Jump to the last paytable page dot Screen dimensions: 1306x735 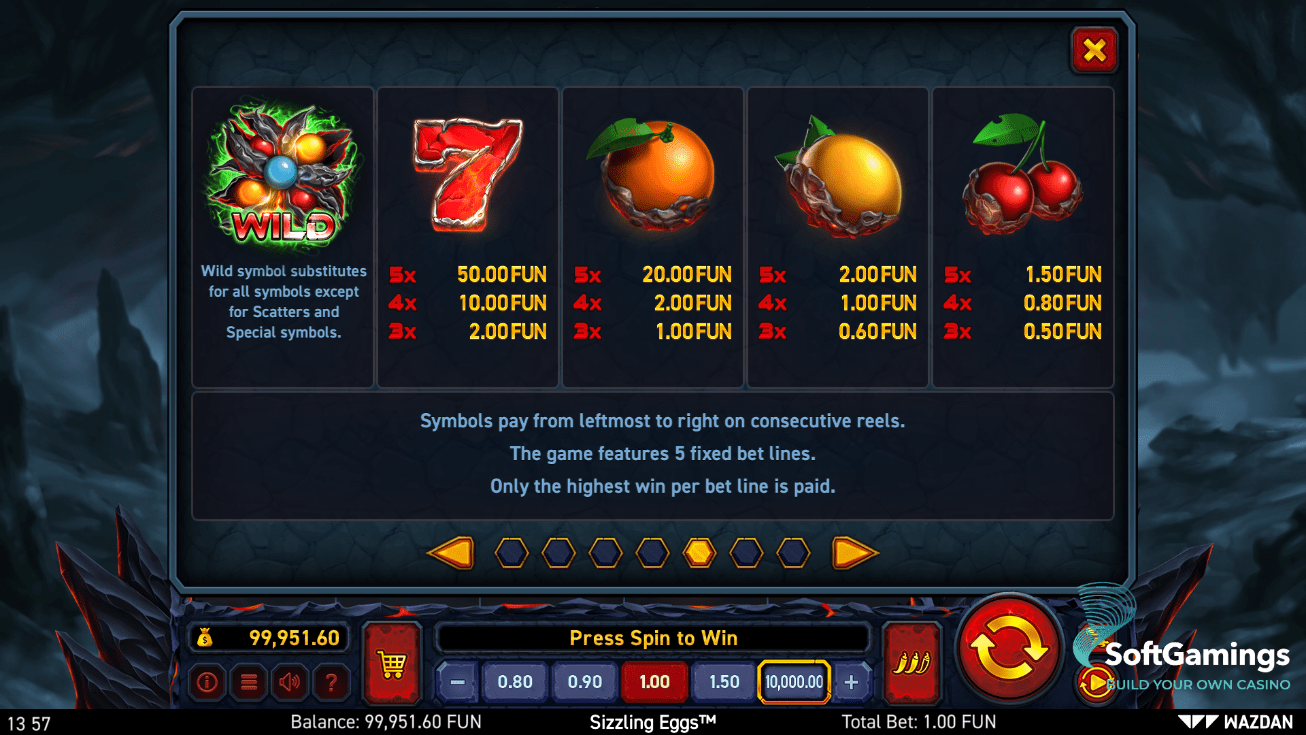pyautogui.click(x=794, y=552)
